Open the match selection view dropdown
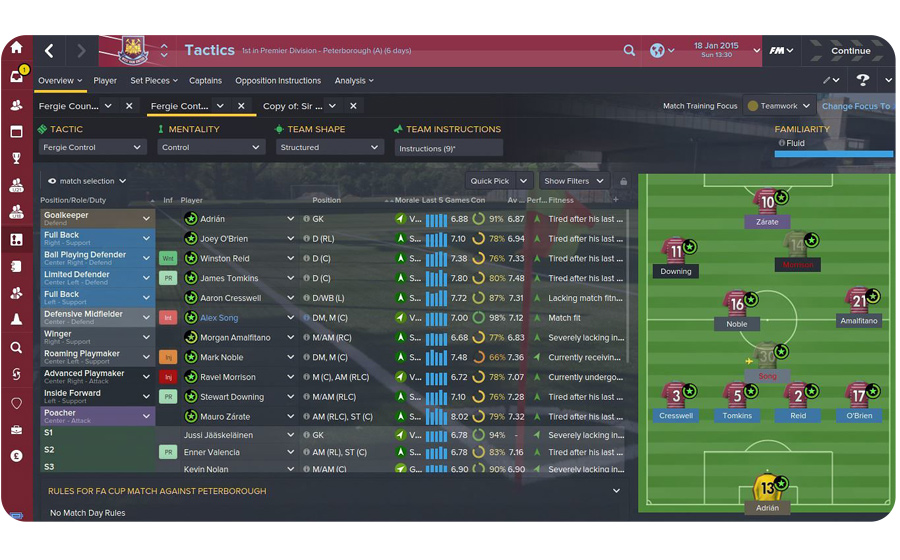This screenshot has height=560, width=900. tap(86, 181)
